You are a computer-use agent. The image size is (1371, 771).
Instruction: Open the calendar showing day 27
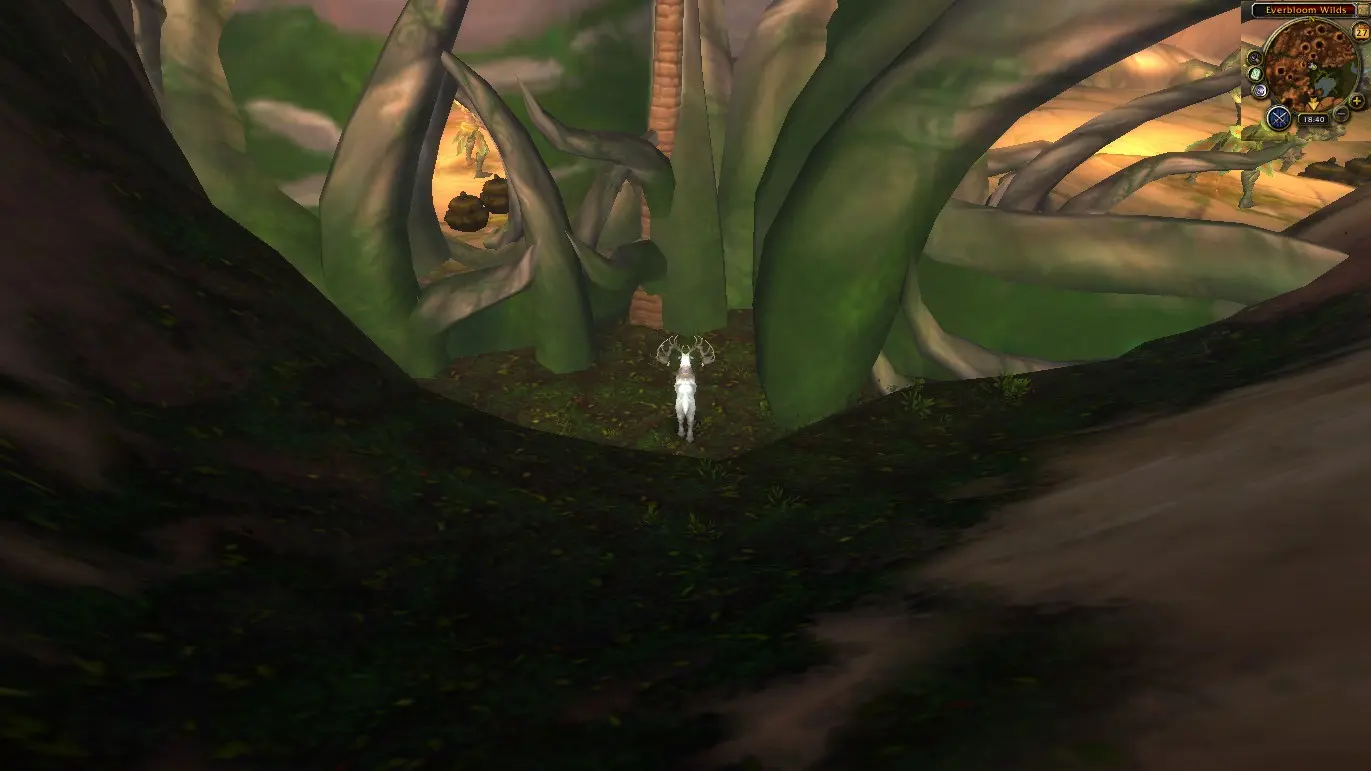[1361, 32]
